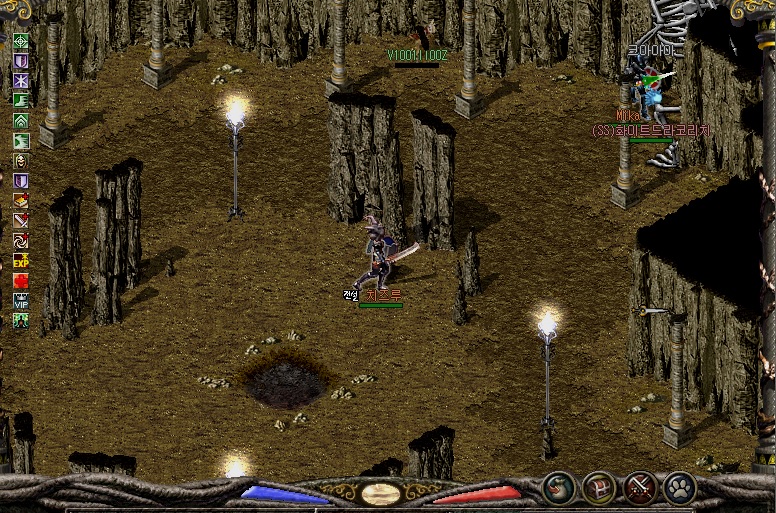Open the sack with red arrow button
This screenshot has width=776, height=513.
point(560,487)
